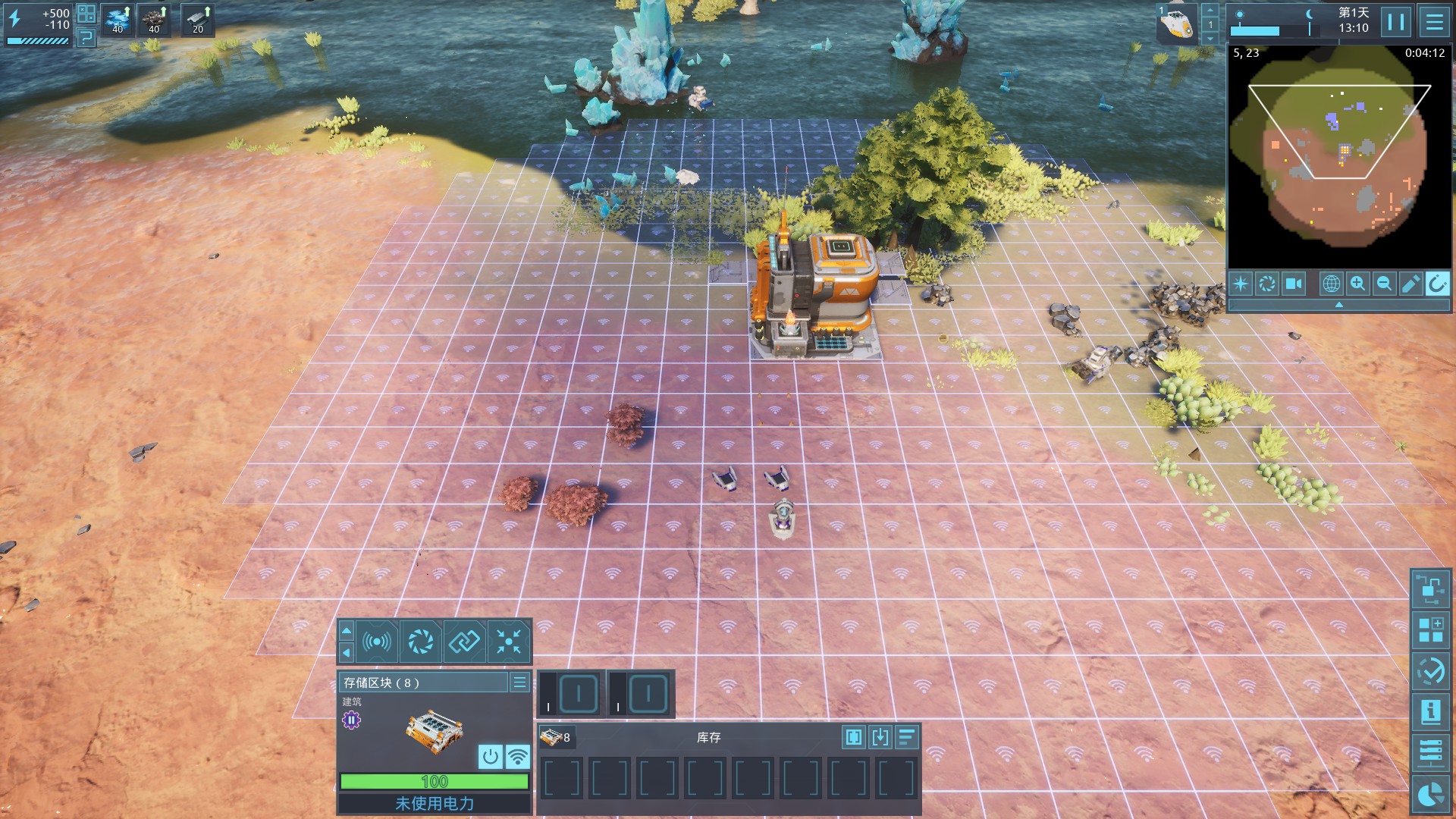The height and width of the screenshot is (819, 1456).
Task: Click the inventory download-arrow button
Action: tap(880, 737)
